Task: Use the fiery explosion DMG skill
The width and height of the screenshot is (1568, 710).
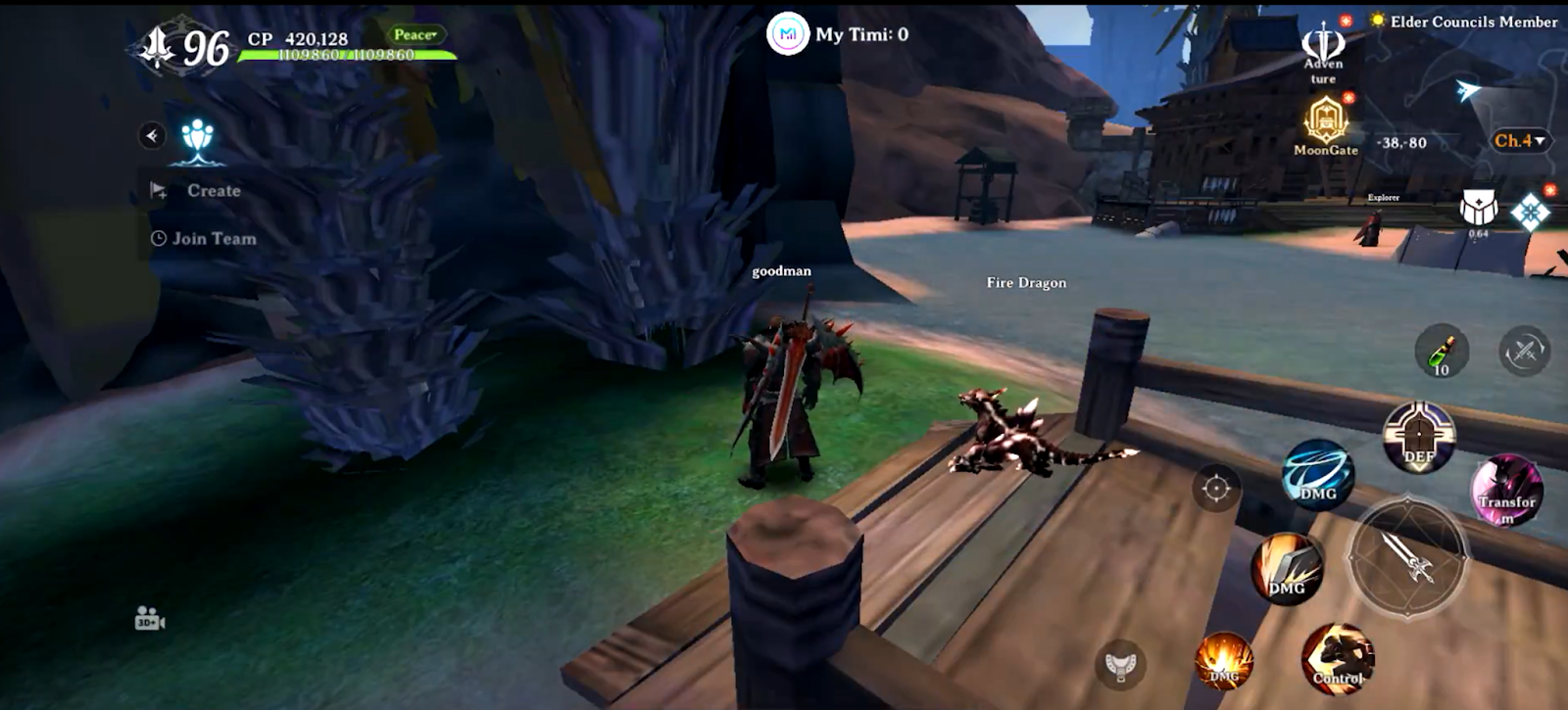Action: click(x=1224, y=660)
